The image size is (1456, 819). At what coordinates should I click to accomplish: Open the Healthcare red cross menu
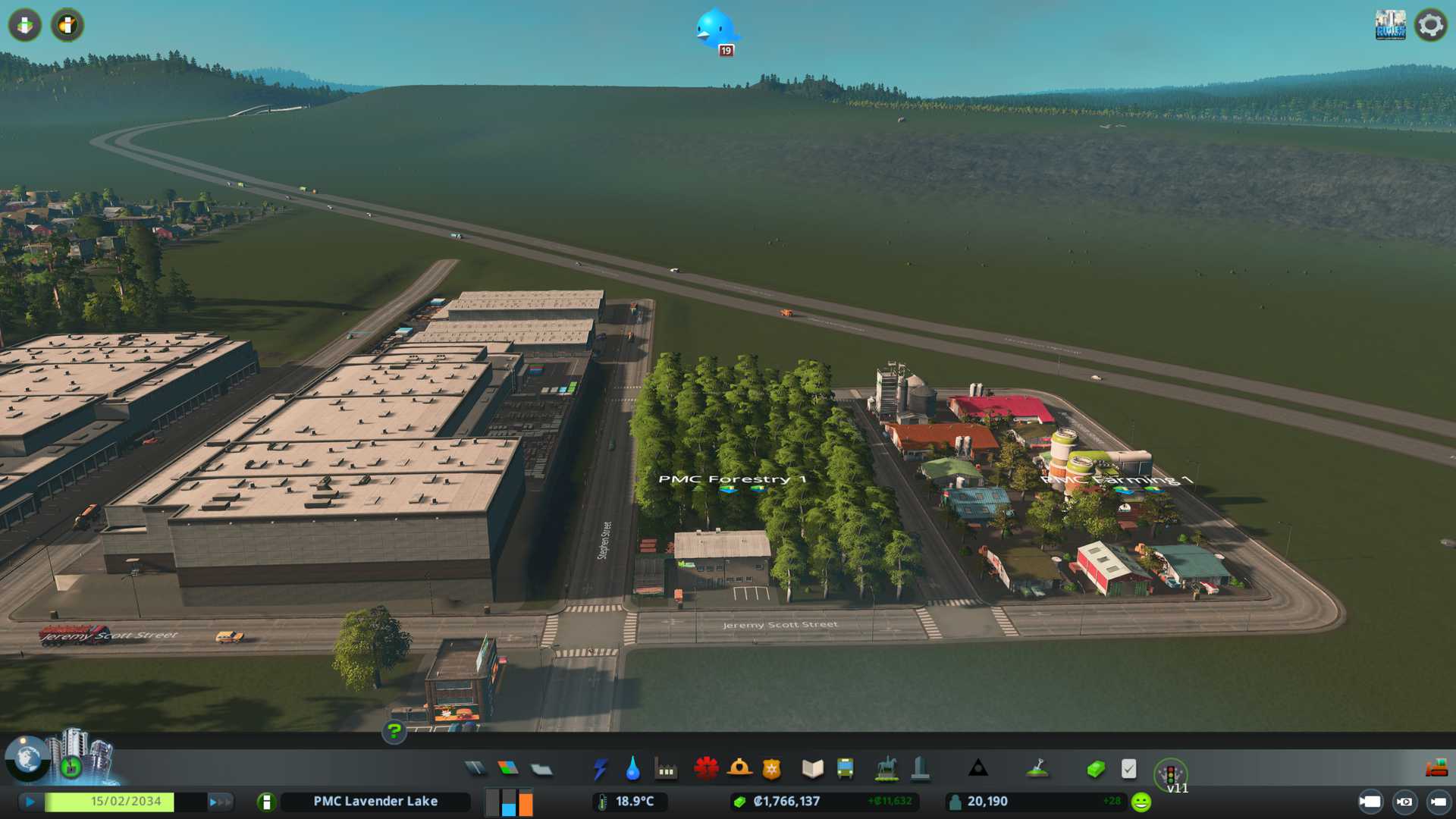706,769
